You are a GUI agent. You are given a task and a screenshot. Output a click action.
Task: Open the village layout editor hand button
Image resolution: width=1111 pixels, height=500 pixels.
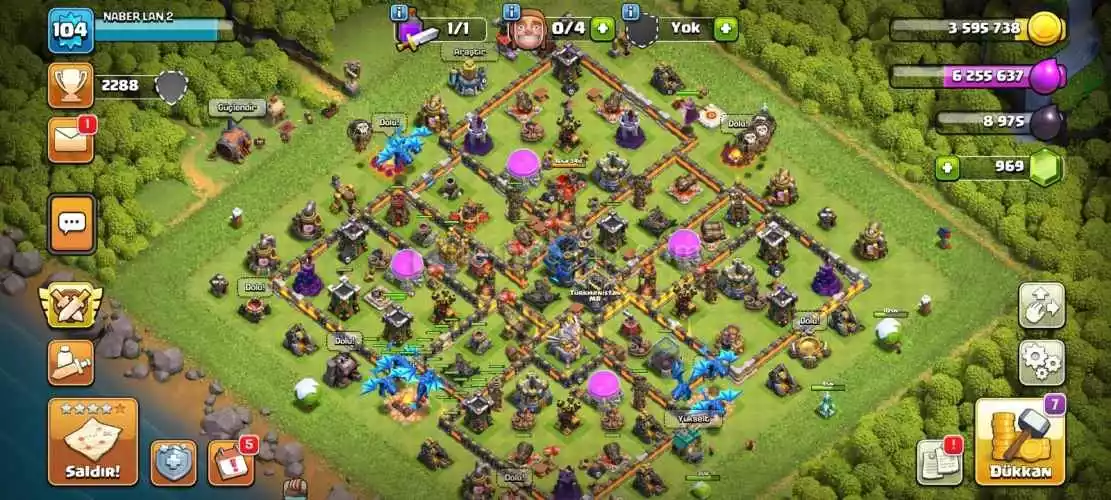pos(1041,305)
